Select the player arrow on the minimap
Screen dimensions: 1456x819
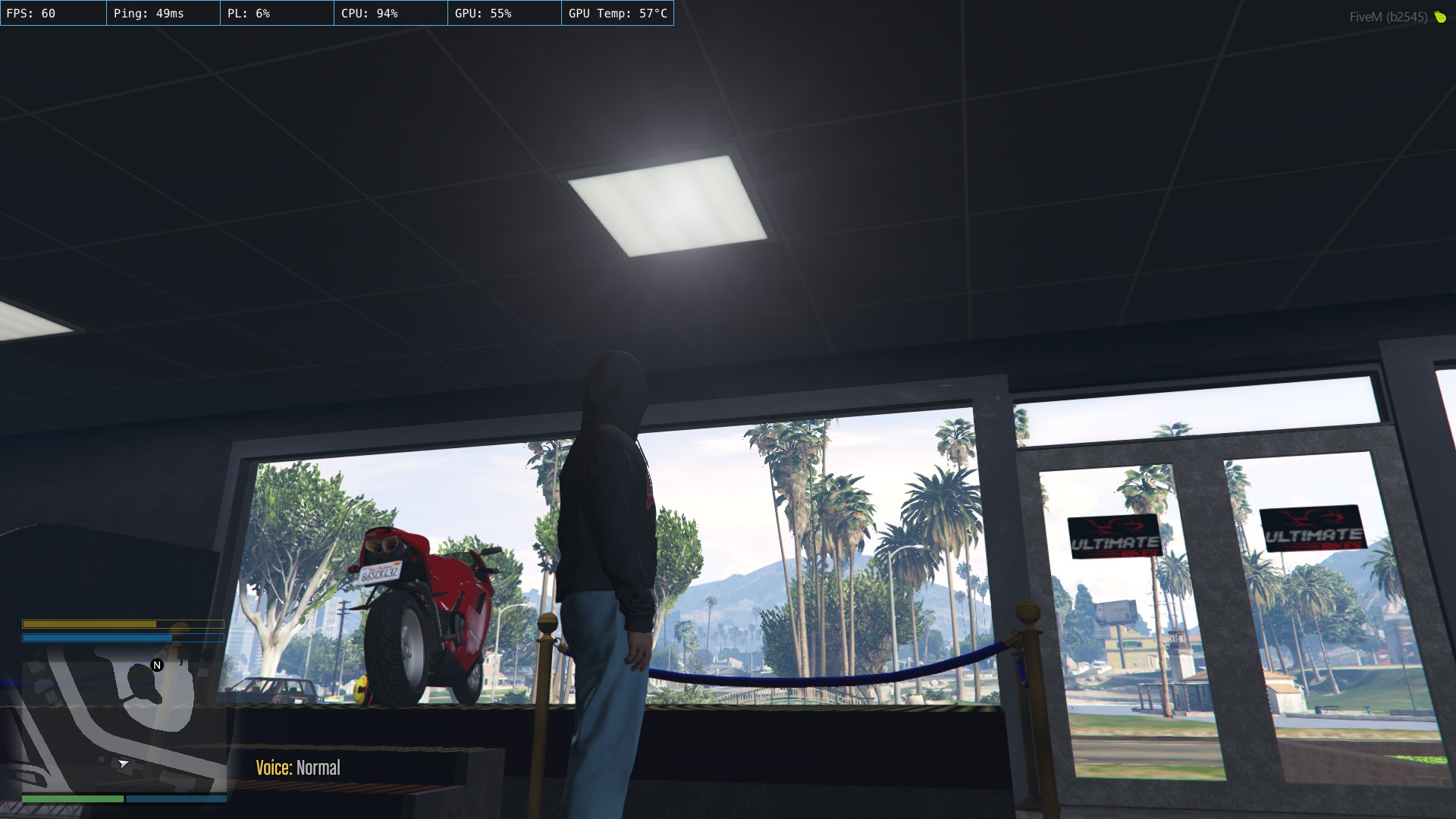point(123,764)
